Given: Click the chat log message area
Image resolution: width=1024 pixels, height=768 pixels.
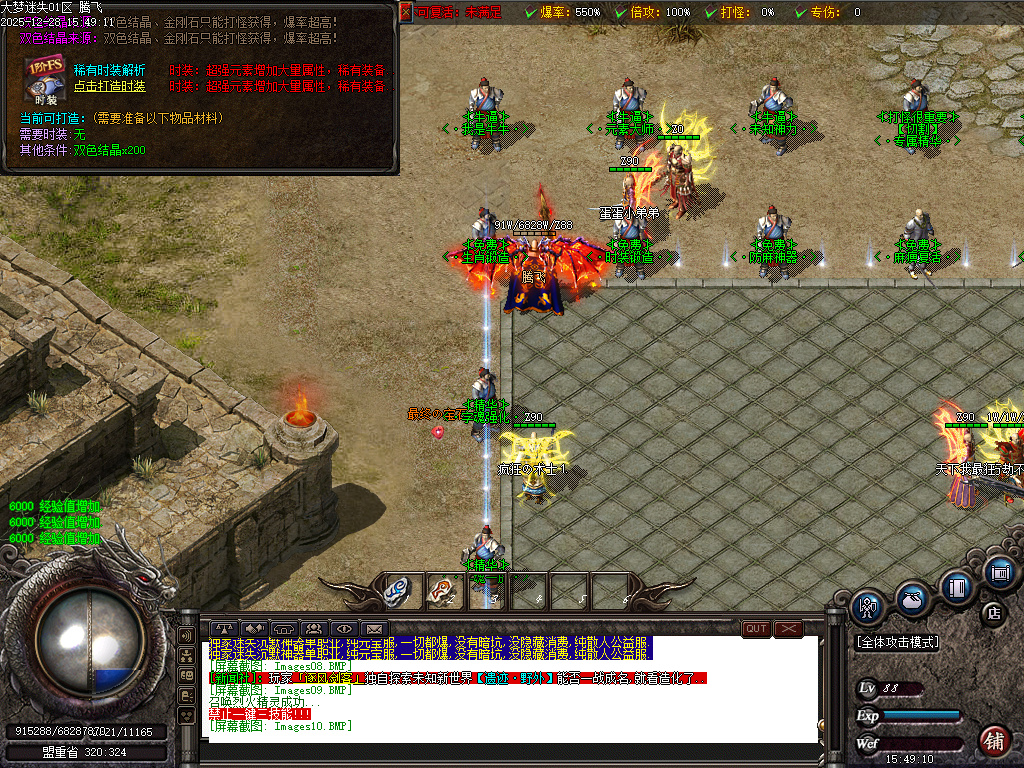Looking at the screenshot, I should point(510,690).
